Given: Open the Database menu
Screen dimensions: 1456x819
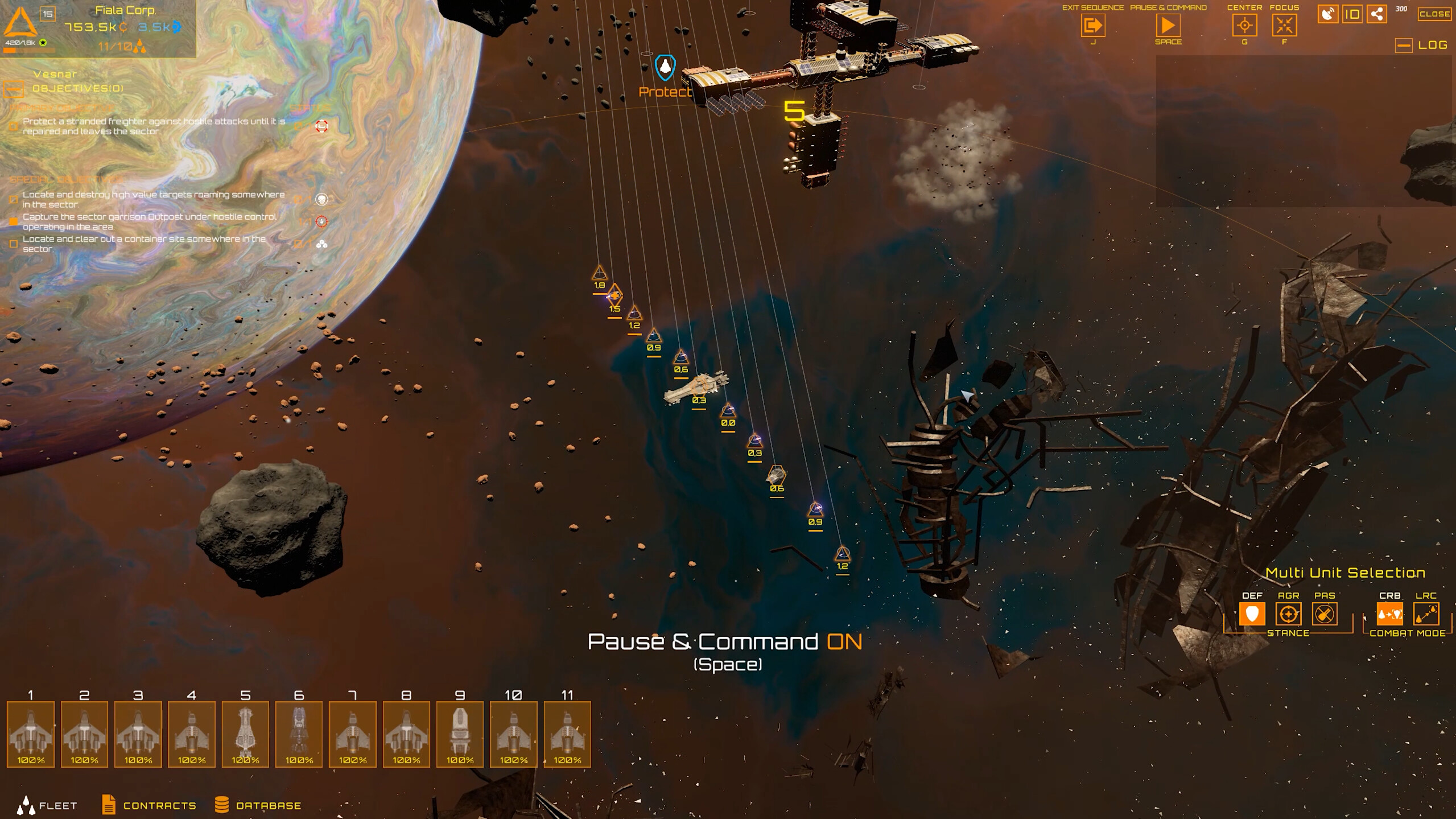Looking at the screenshot, I should coord(258,805).
